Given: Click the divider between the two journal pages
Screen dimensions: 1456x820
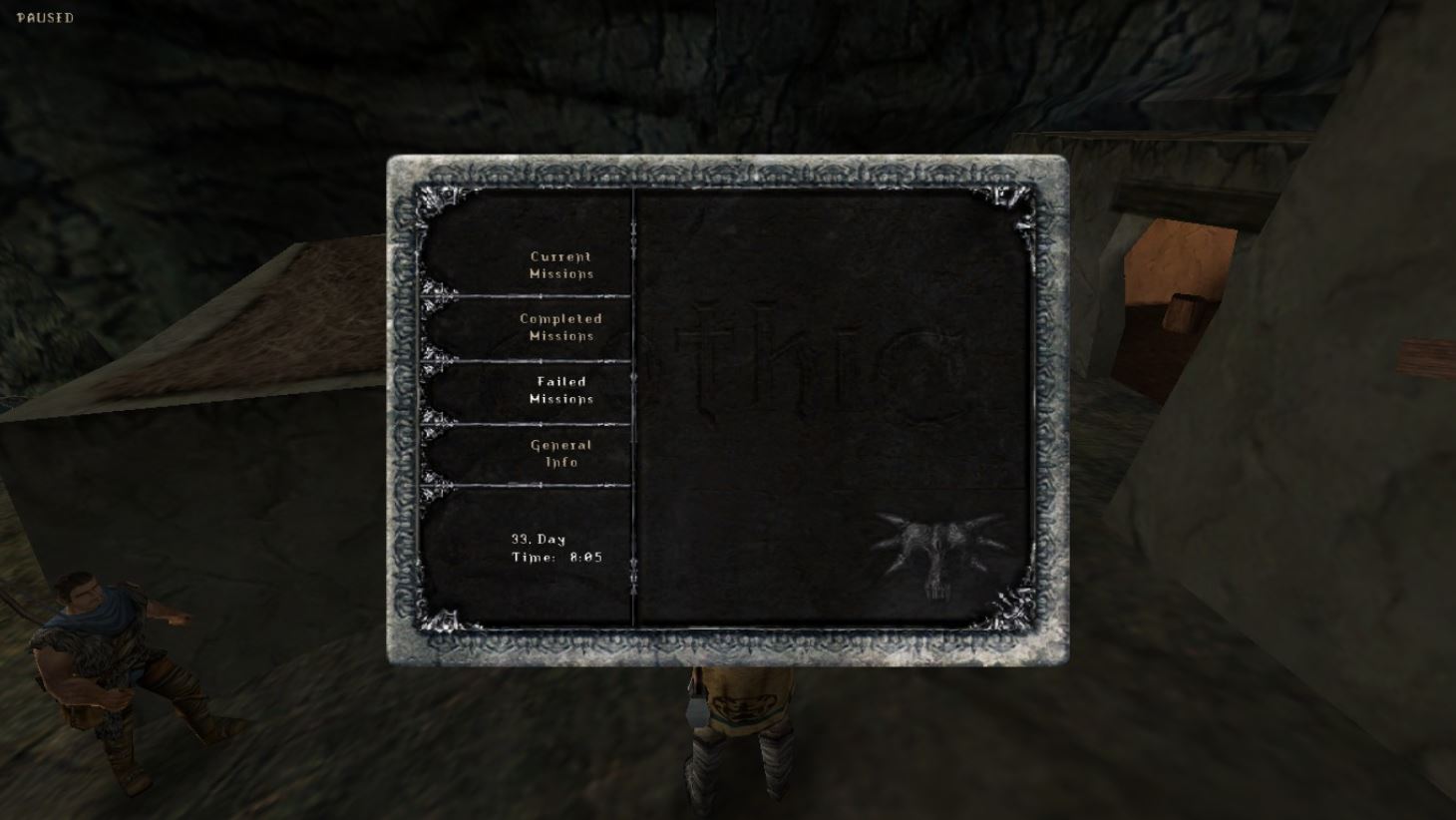Looking at the screenshot, I should pos(634,409).
